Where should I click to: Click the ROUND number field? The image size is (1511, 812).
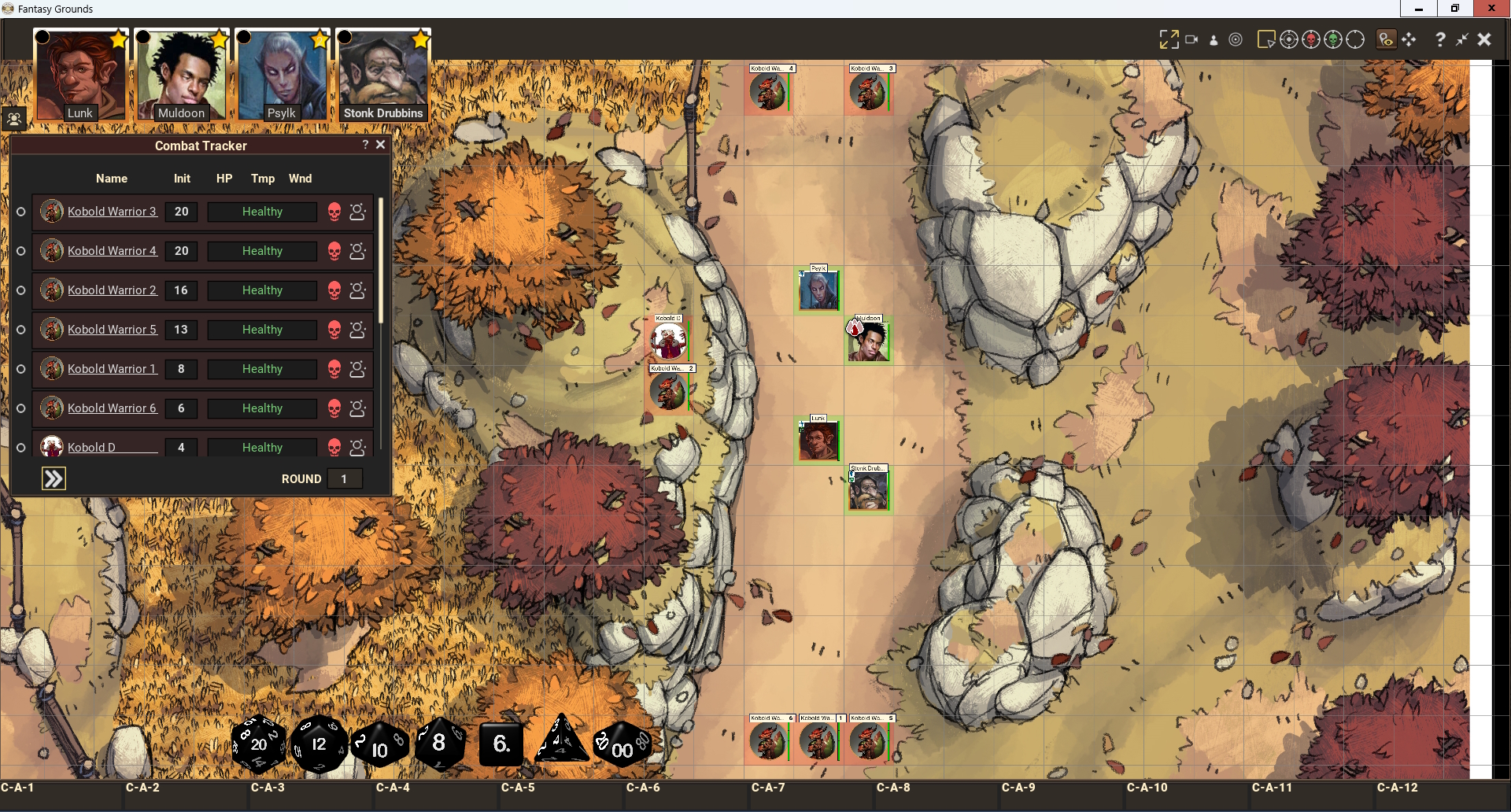[x=344, y=478]
